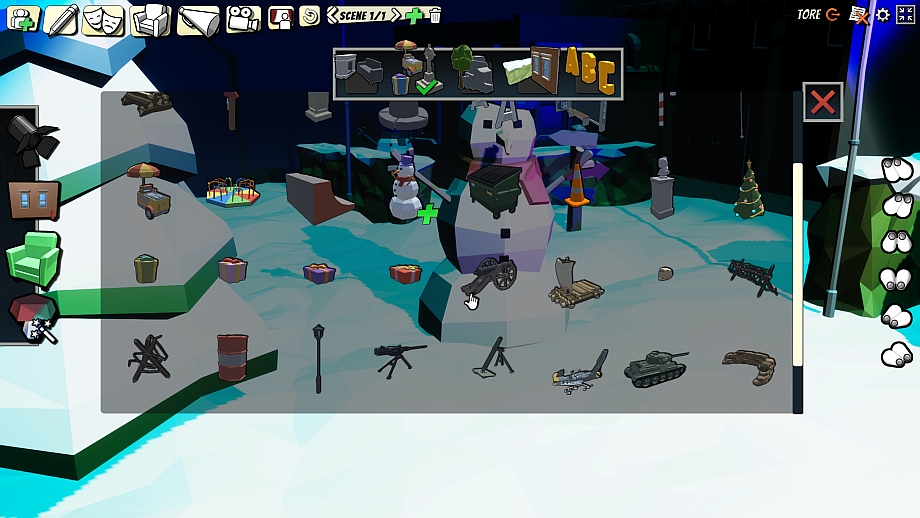Open the pencil edit tool
The height and width of the screenshot is (518, 920).
(x=61, y=18)
